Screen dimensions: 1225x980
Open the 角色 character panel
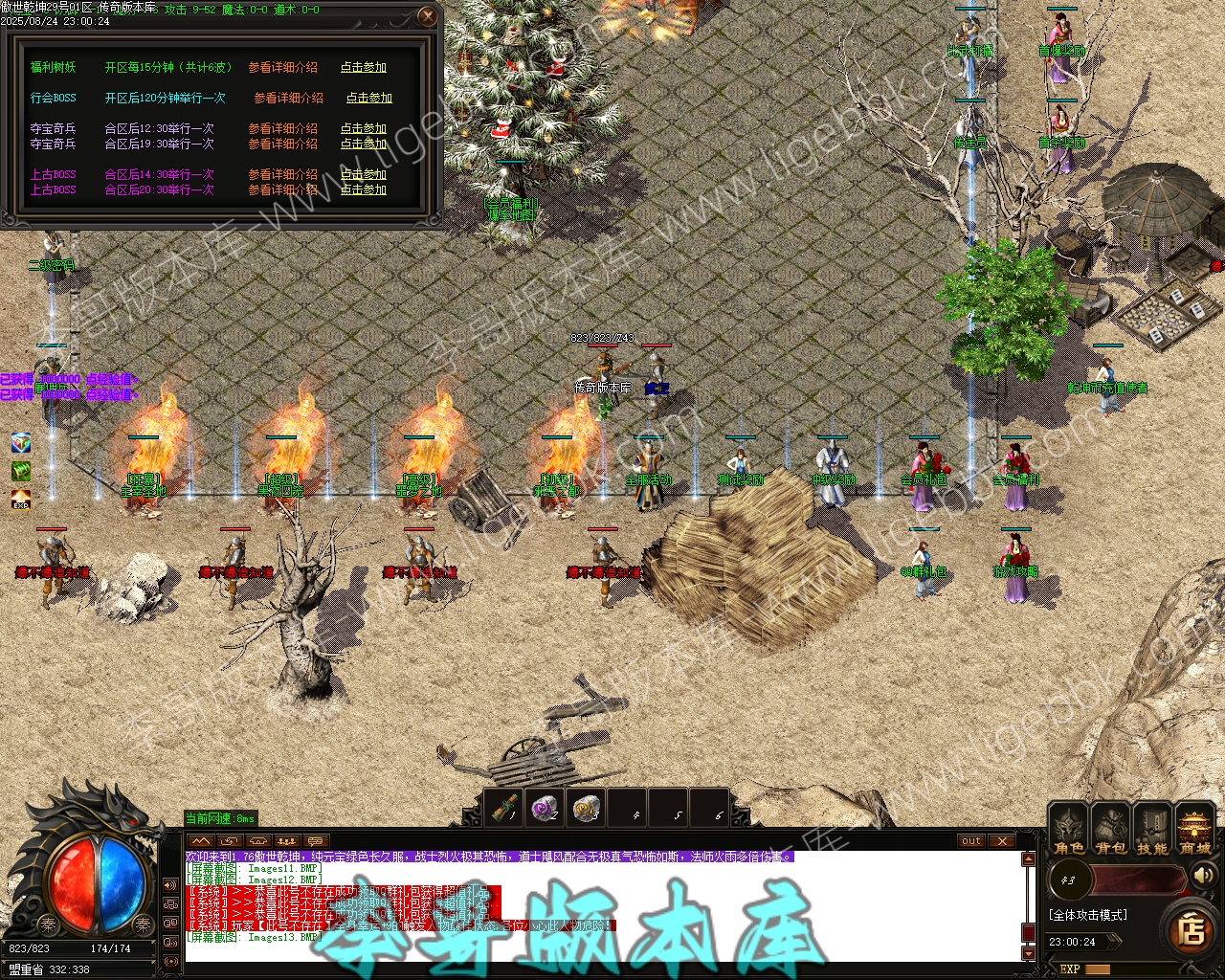1068,829
